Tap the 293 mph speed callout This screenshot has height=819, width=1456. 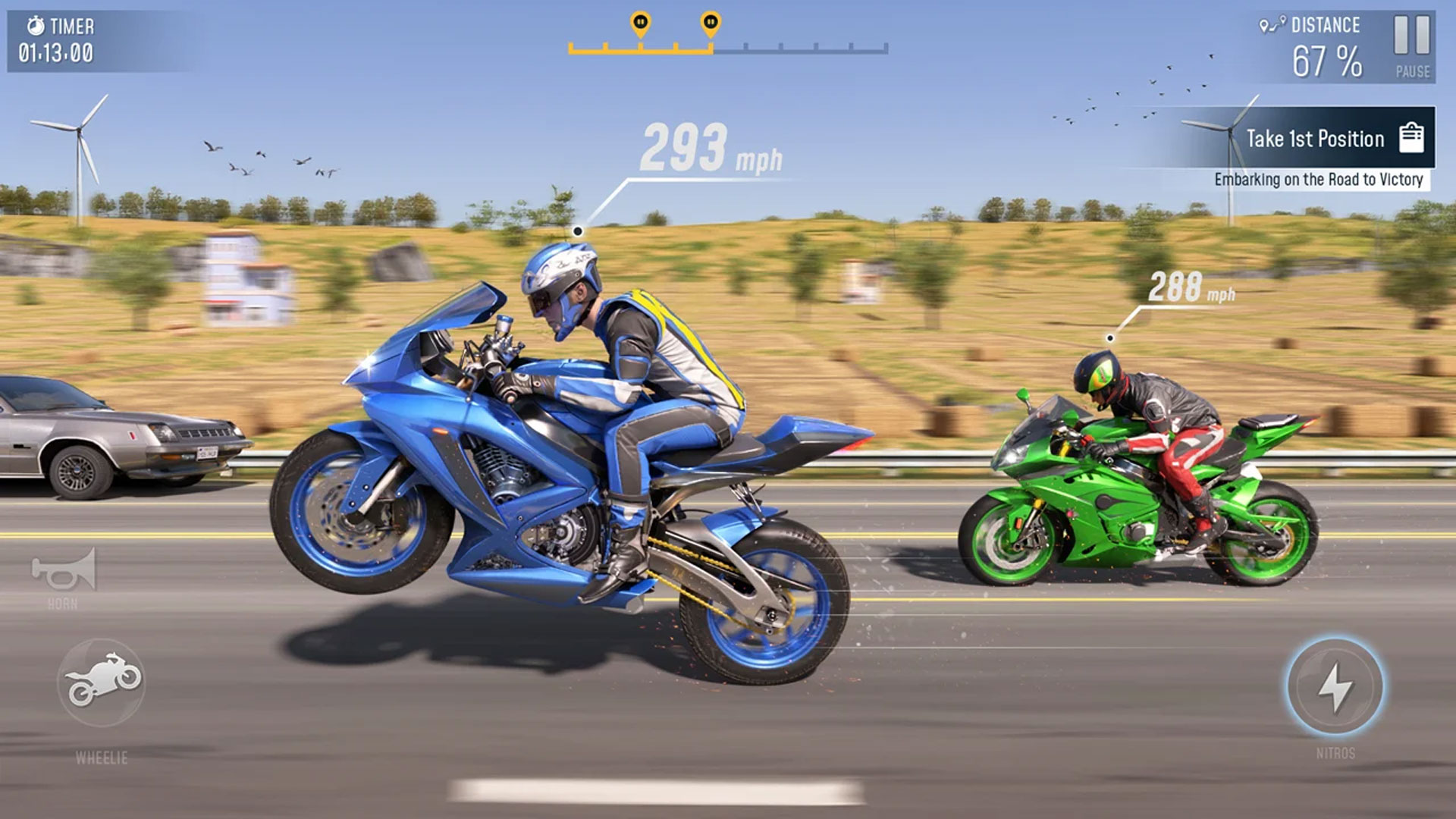[x=710, y=149]
